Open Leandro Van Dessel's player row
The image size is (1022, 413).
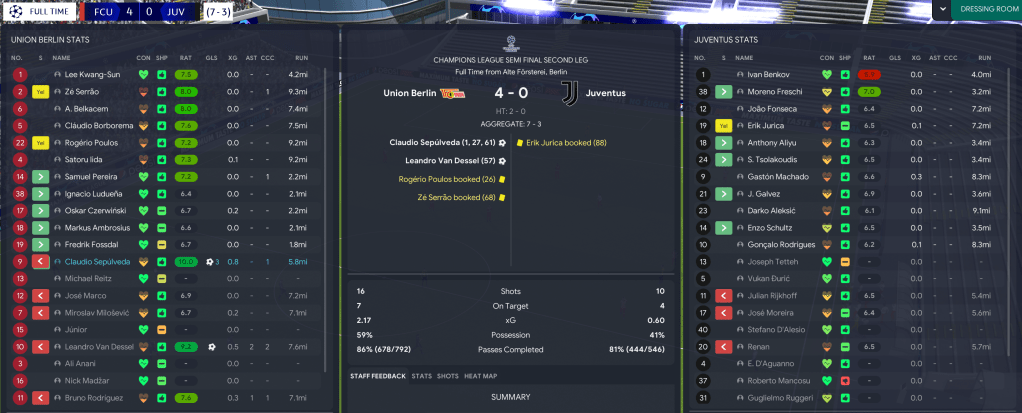tap(102, 347)
